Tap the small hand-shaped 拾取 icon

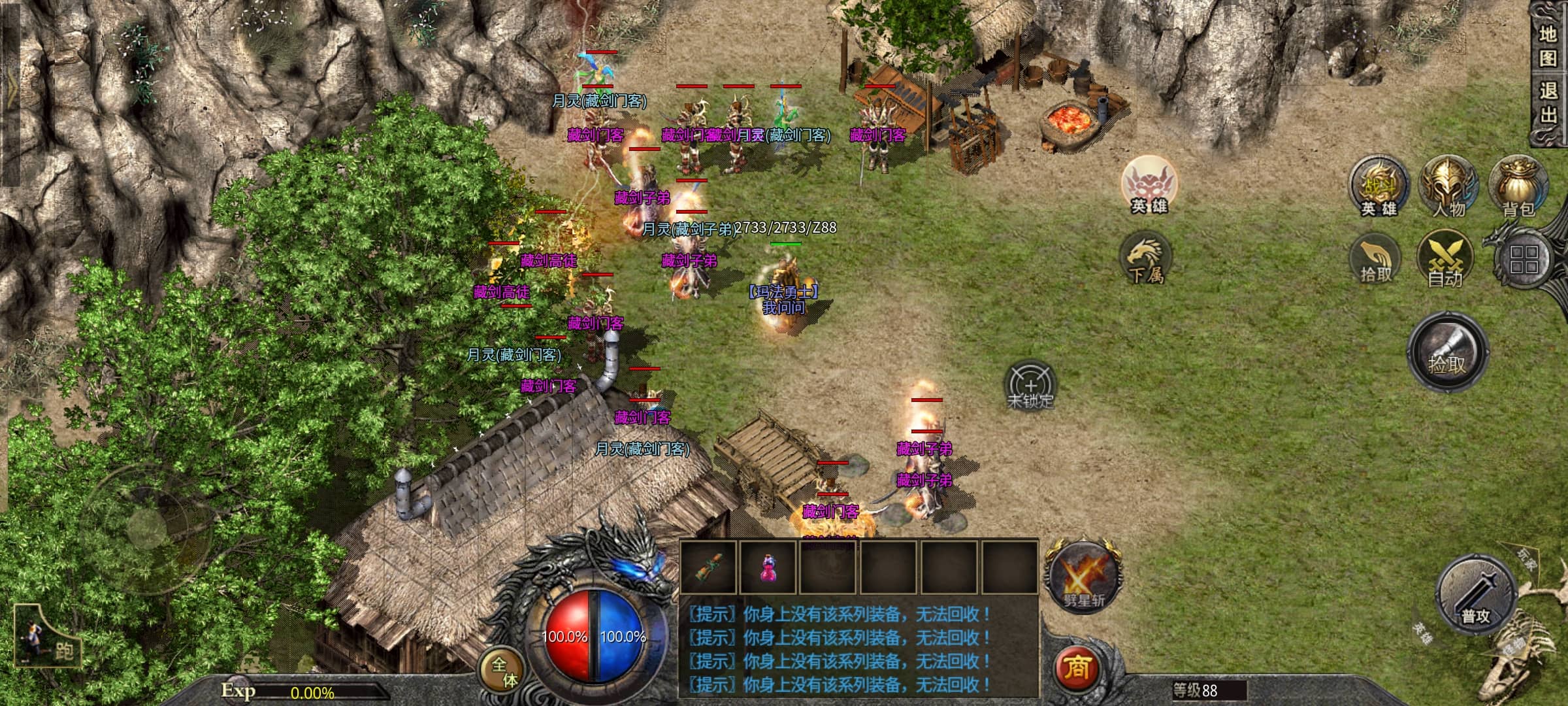click(x=1375, y=260)
